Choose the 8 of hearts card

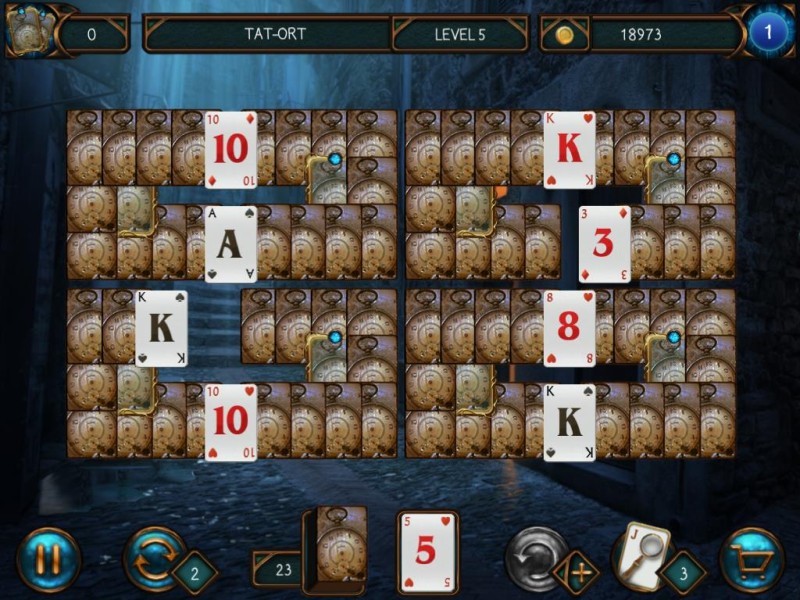[x=569, y=328]
